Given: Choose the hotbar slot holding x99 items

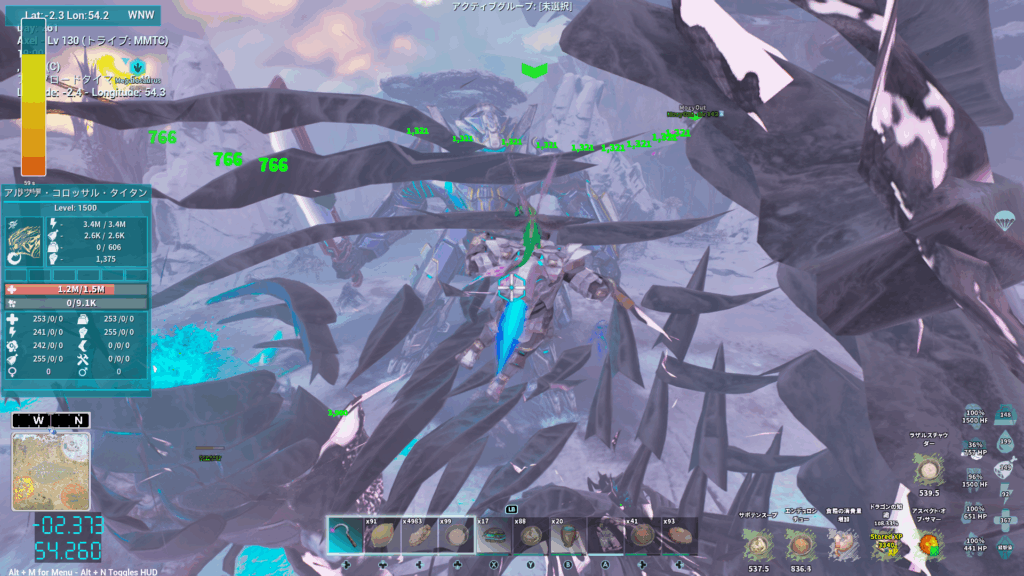Looking at the screenshot, I should [x=457, y=536].
